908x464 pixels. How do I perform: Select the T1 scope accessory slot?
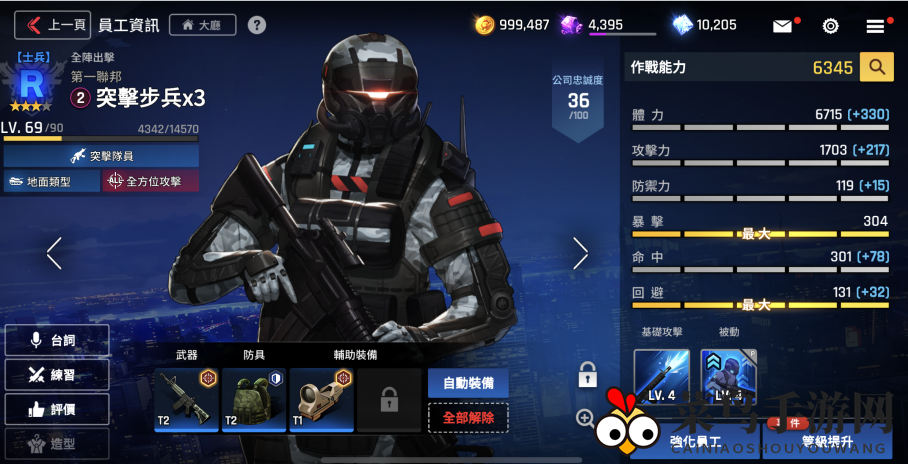pos(321,398)
